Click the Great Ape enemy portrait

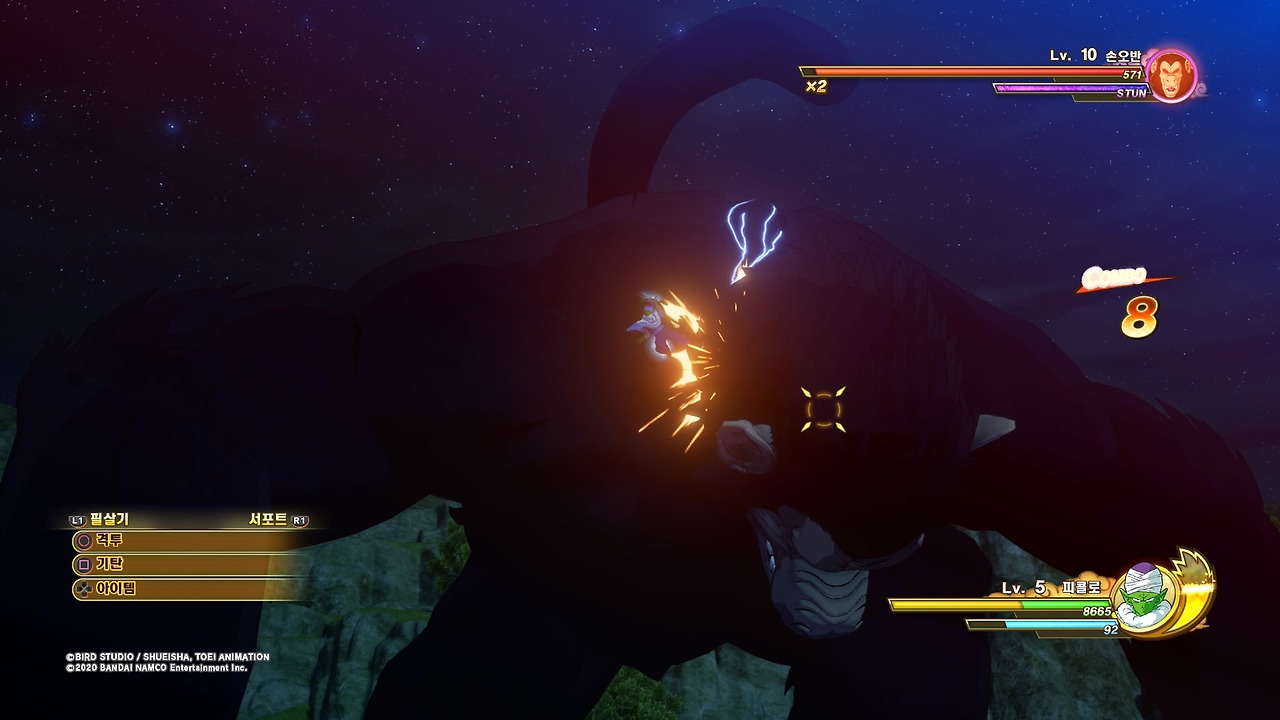coord(1168,76)
